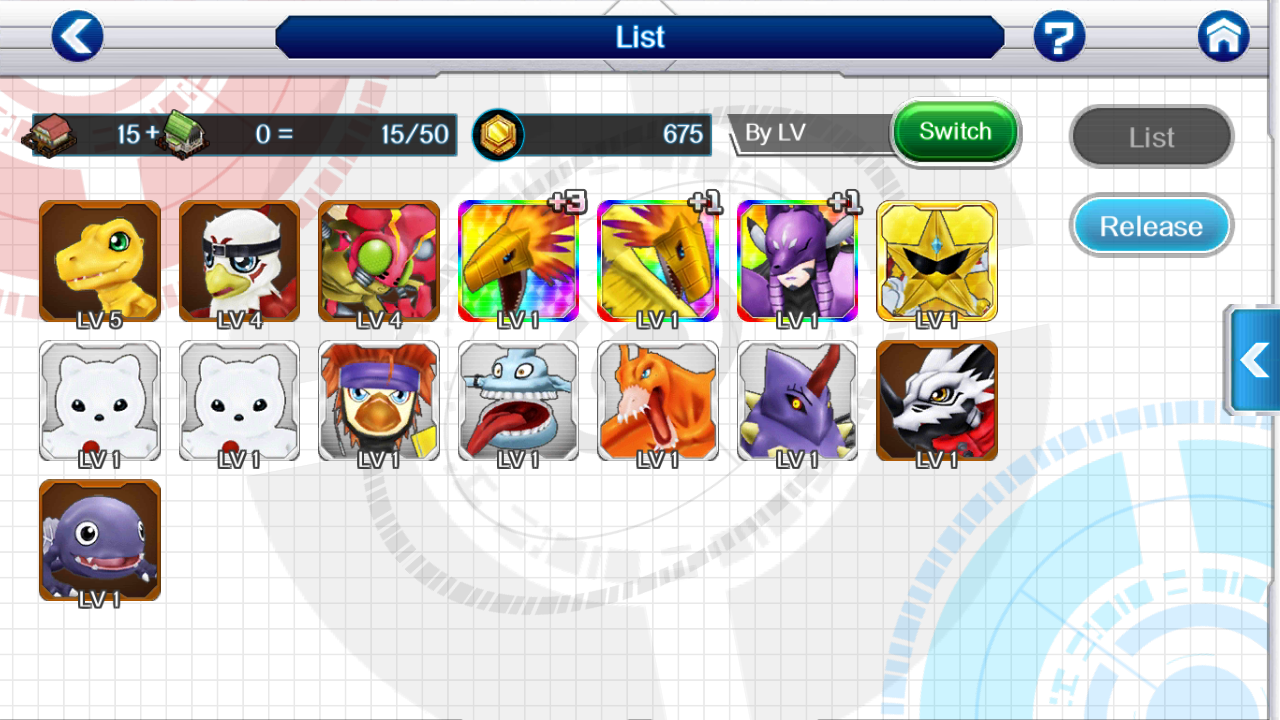Choose the gold star-shaped Digimon
Image resolution: width=1280 pixels, height=720 pixels.
click(x=937, y=261)
